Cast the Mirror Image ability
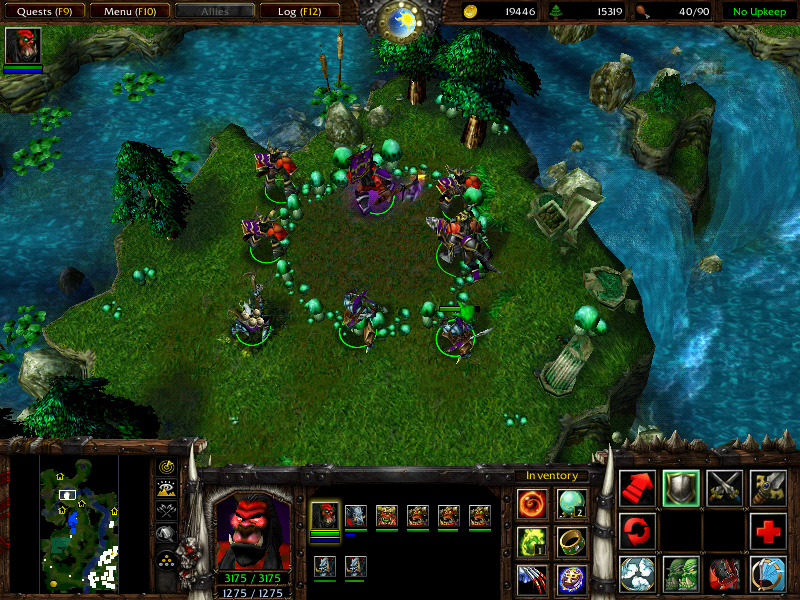The image size is (800, 600). pos(680,574)
